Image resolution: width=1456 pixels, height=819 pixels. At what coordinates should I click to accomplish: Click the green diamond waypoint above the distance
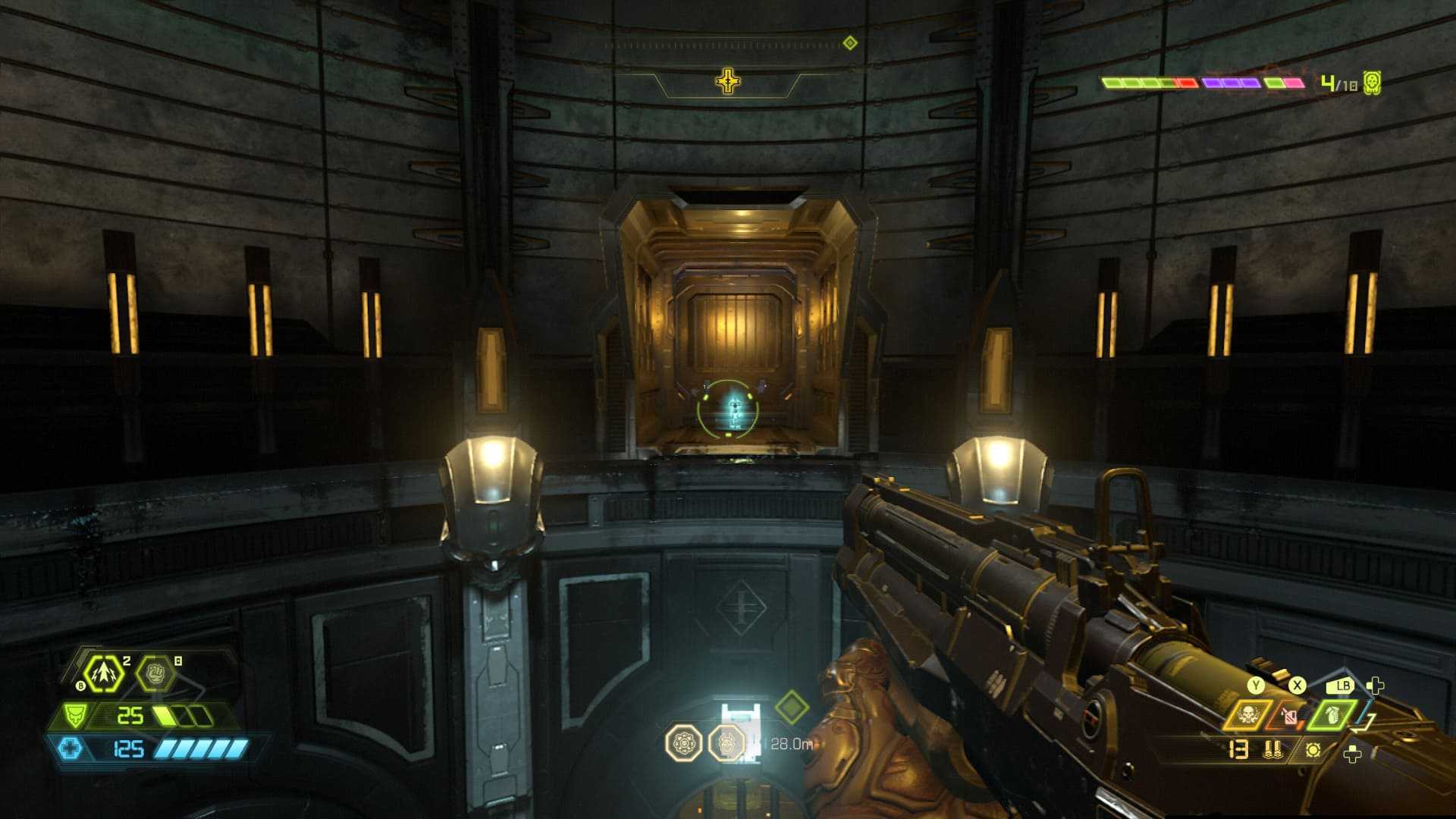coord(792,708)
